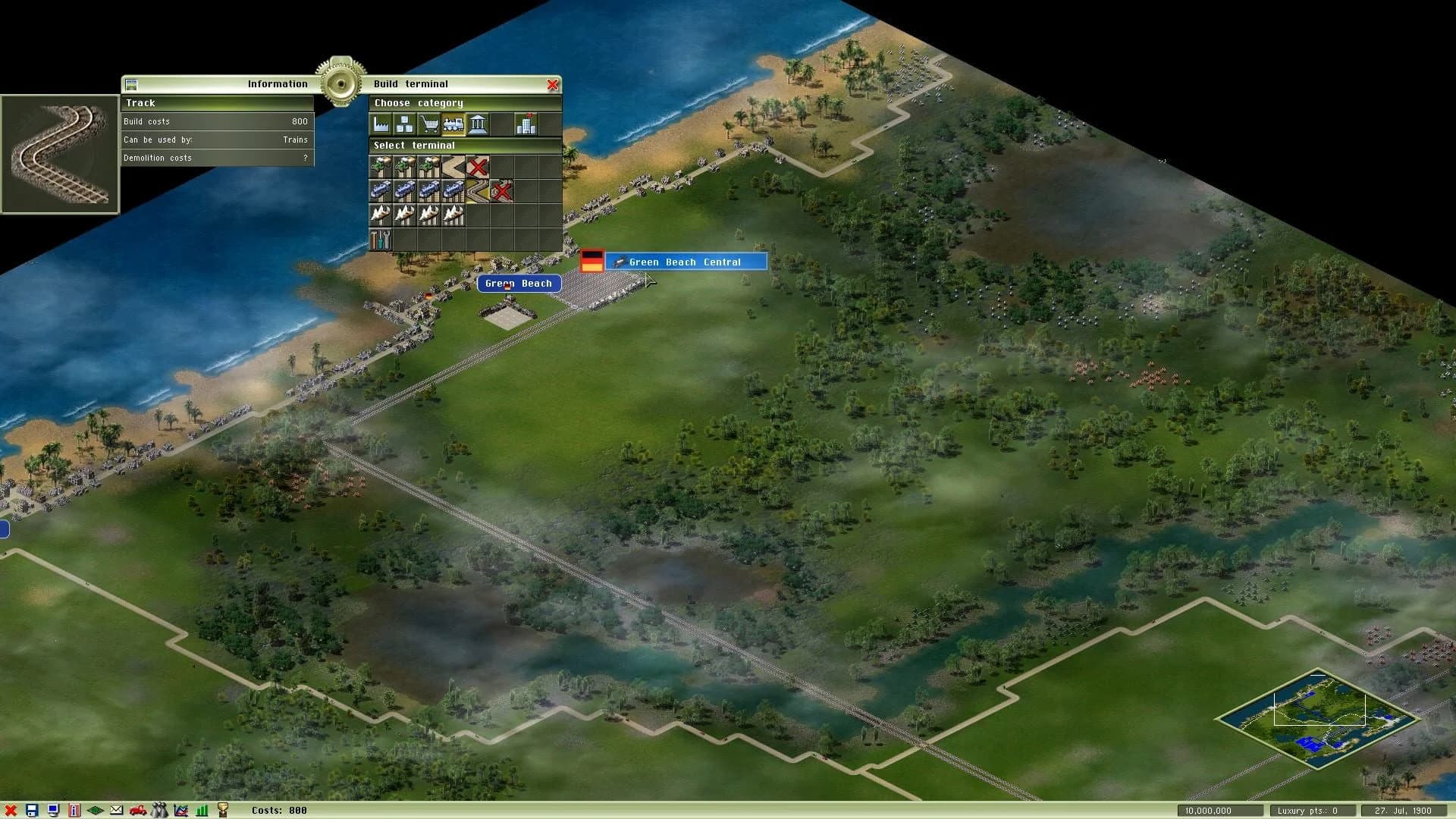Image resolution: width=1456 pixels, height=819 pixels.
Task: Open the mail messages icon on toolbar
Action: pos(117,810)
